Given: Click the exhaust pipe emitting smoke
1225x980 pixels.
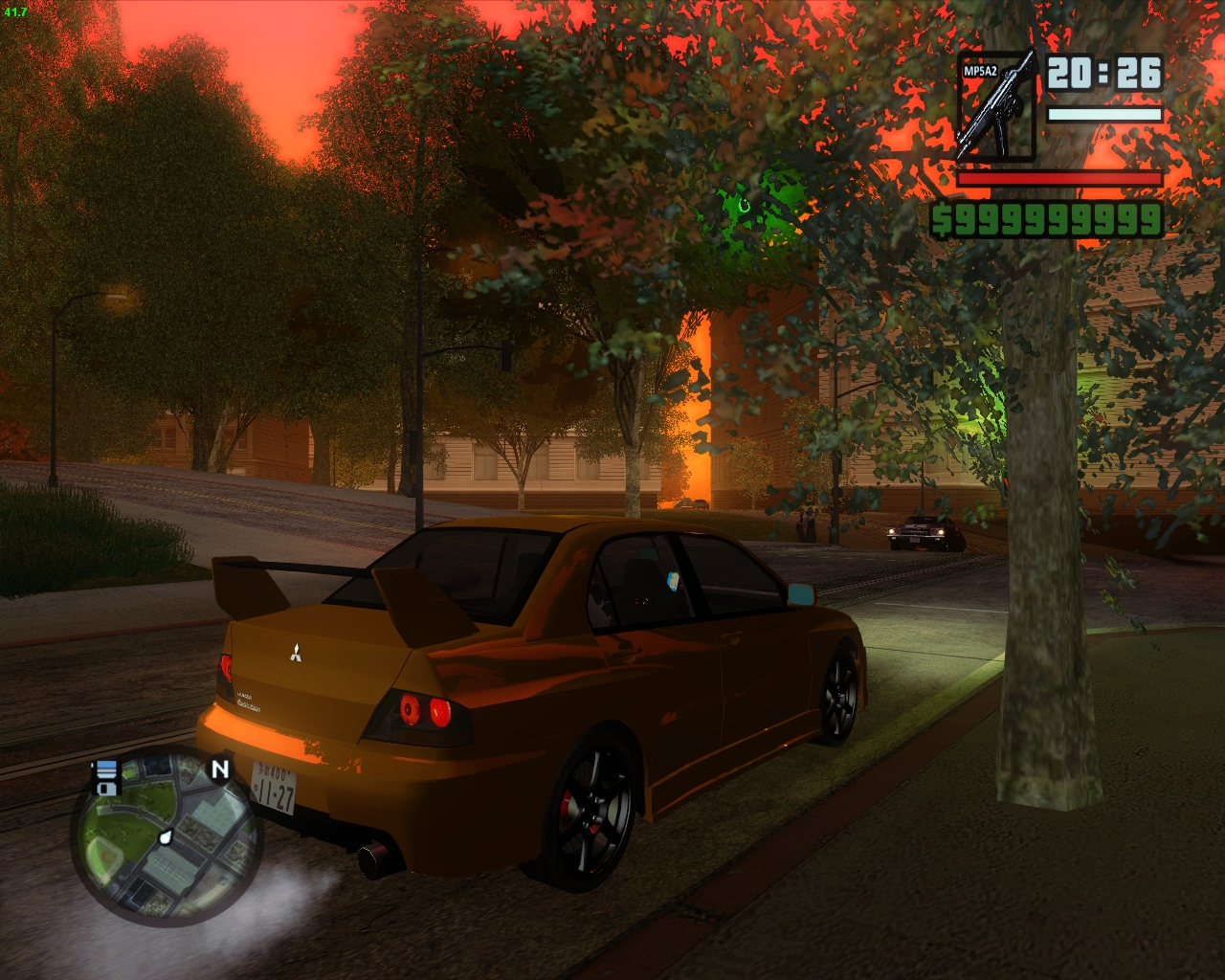Looking at the screenshot, I should (371, 861).
